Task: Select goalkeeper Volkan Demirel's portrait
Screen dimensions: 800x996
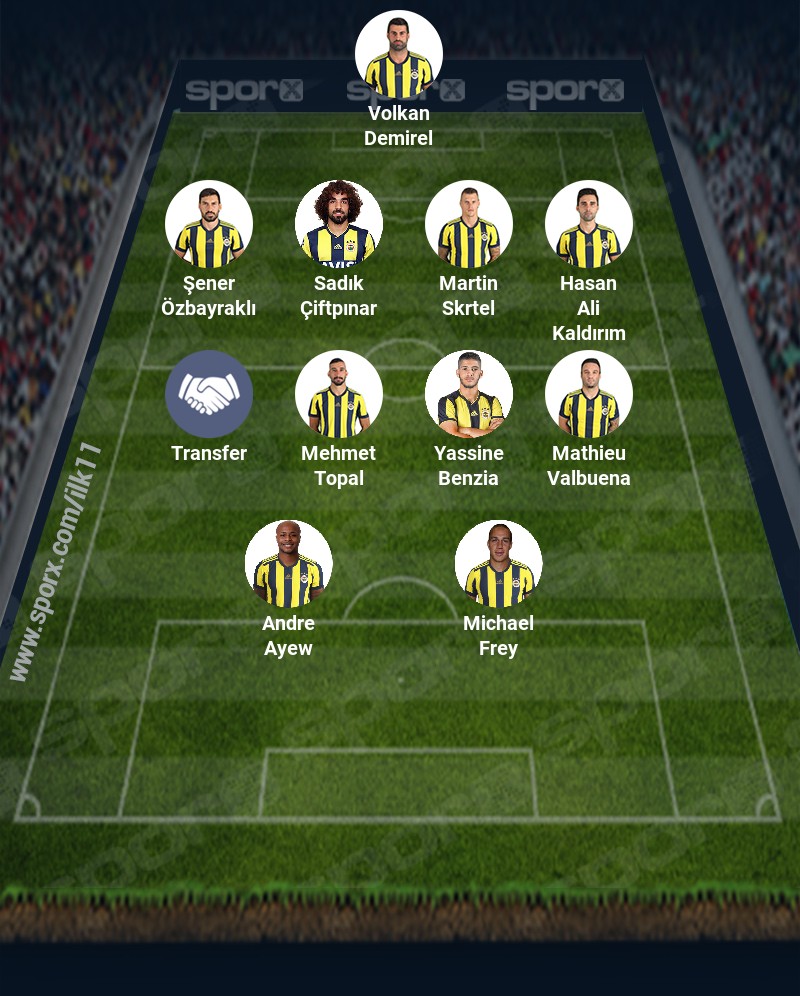Action: point(399,55)
